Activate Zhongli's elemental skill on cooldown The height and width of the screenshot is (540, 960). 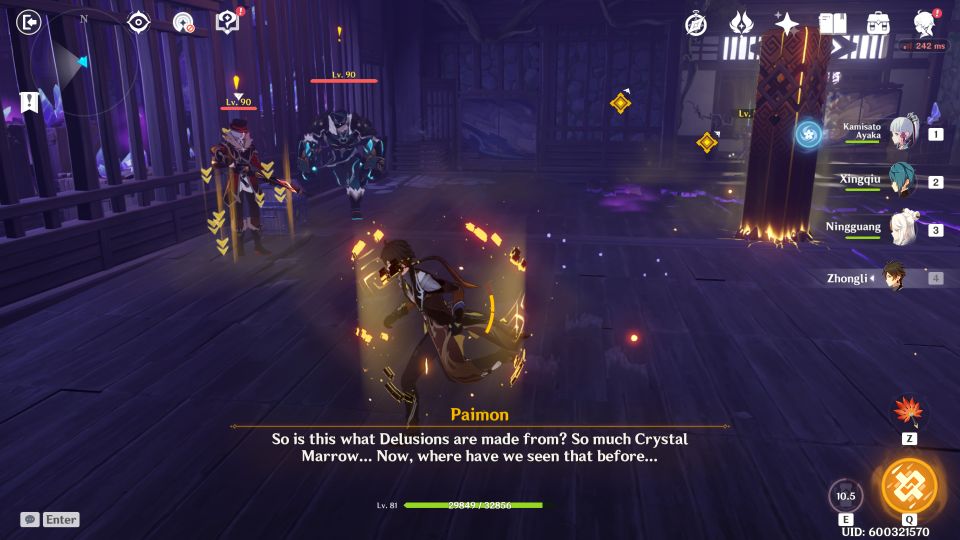tap(846, 496)
